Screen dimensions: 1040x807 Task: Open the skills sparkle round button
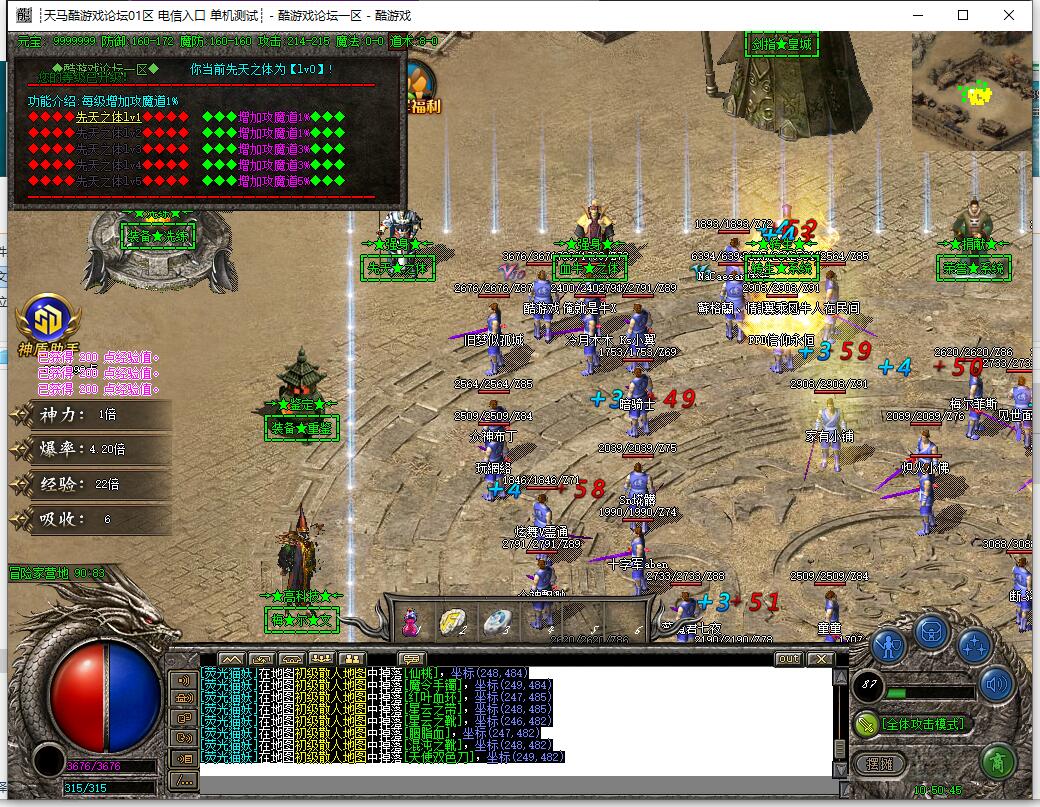tap(975, 645)
